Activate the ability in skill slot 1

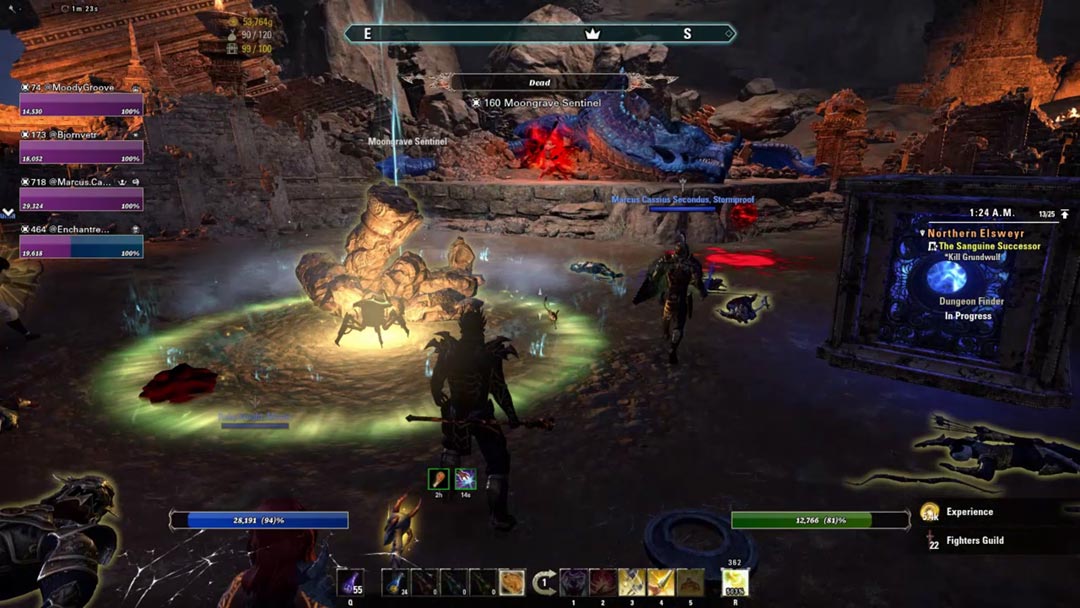click(573, 582)
